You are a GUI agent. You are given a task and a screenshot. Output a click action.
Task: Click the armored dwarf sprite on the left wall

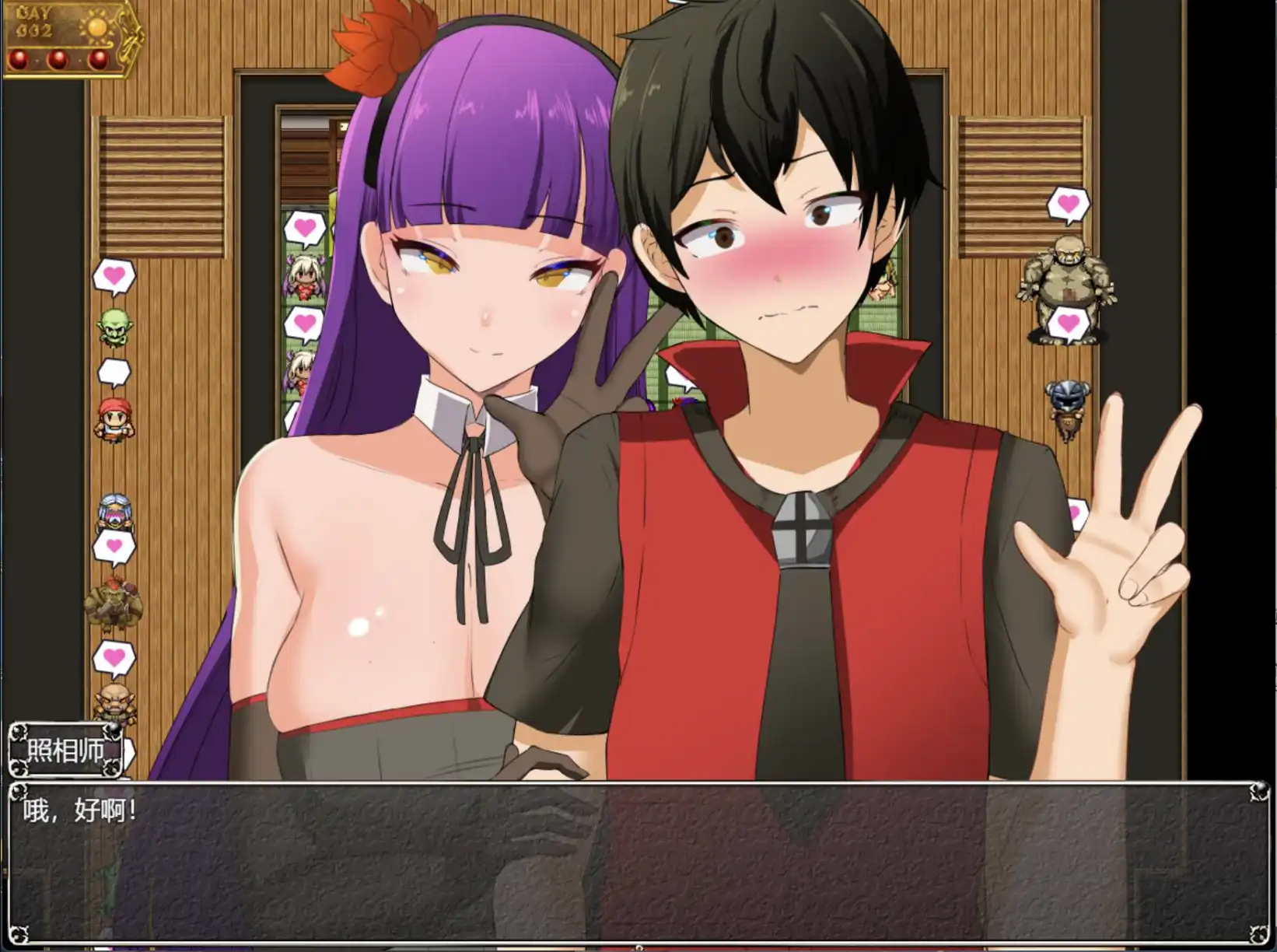point(113,513)
